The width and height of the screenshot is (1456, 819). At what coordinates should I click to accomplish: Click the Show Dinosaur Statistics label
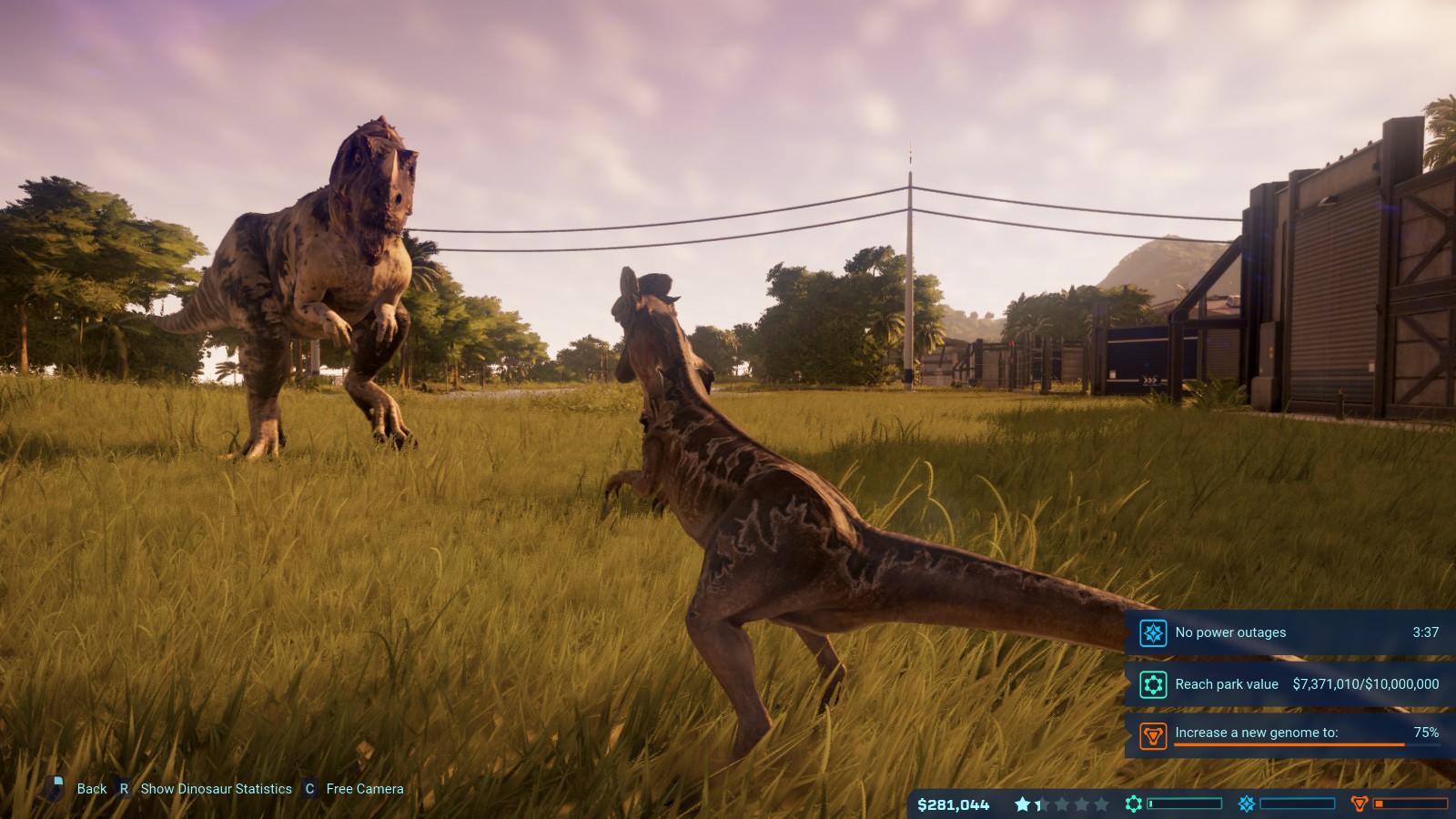click(x=216, y=789)
